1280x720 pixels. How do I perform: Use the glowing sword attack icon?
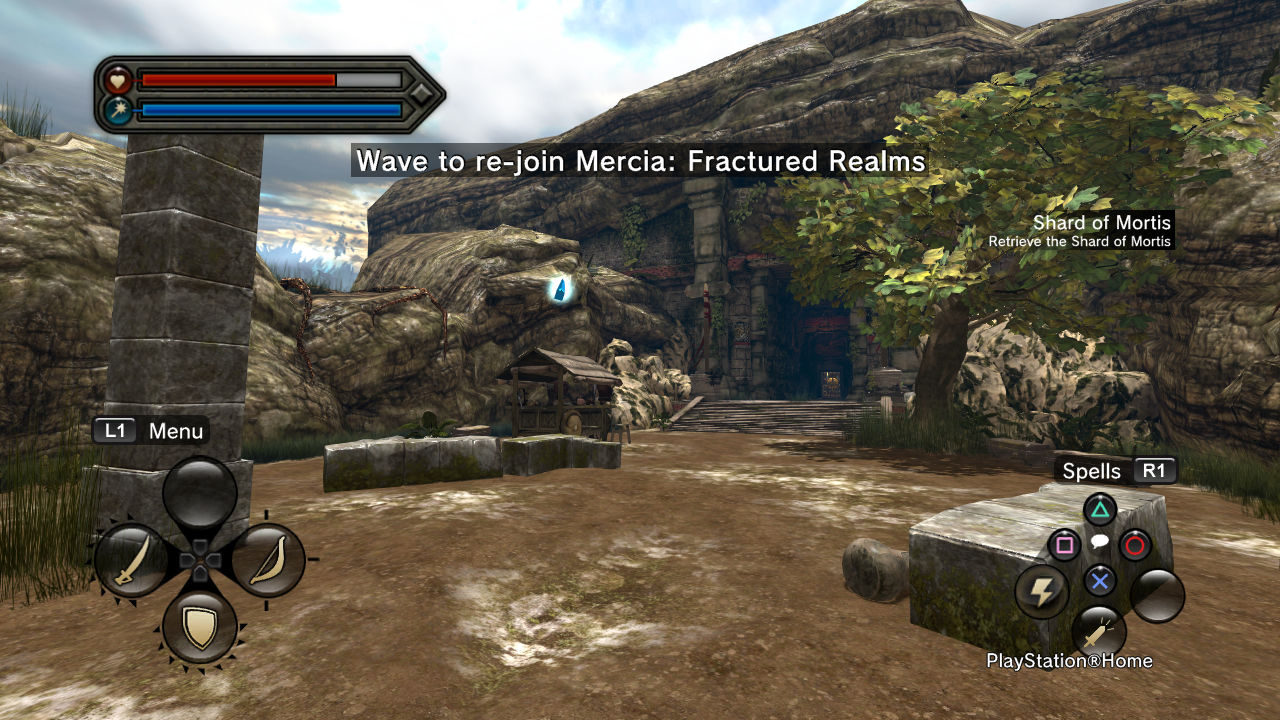[x=1099, y=632]
